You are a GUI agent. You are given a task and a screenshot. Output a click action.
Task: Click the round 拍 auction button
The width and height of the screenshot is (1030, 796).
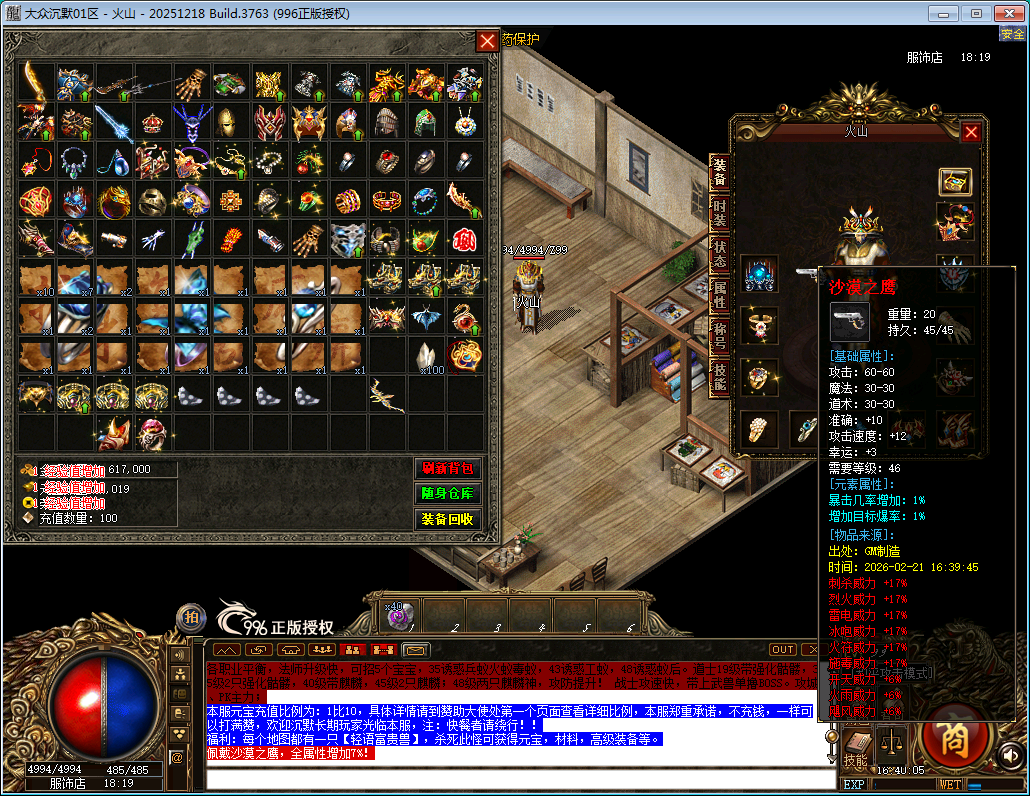[x=191, y=618]
